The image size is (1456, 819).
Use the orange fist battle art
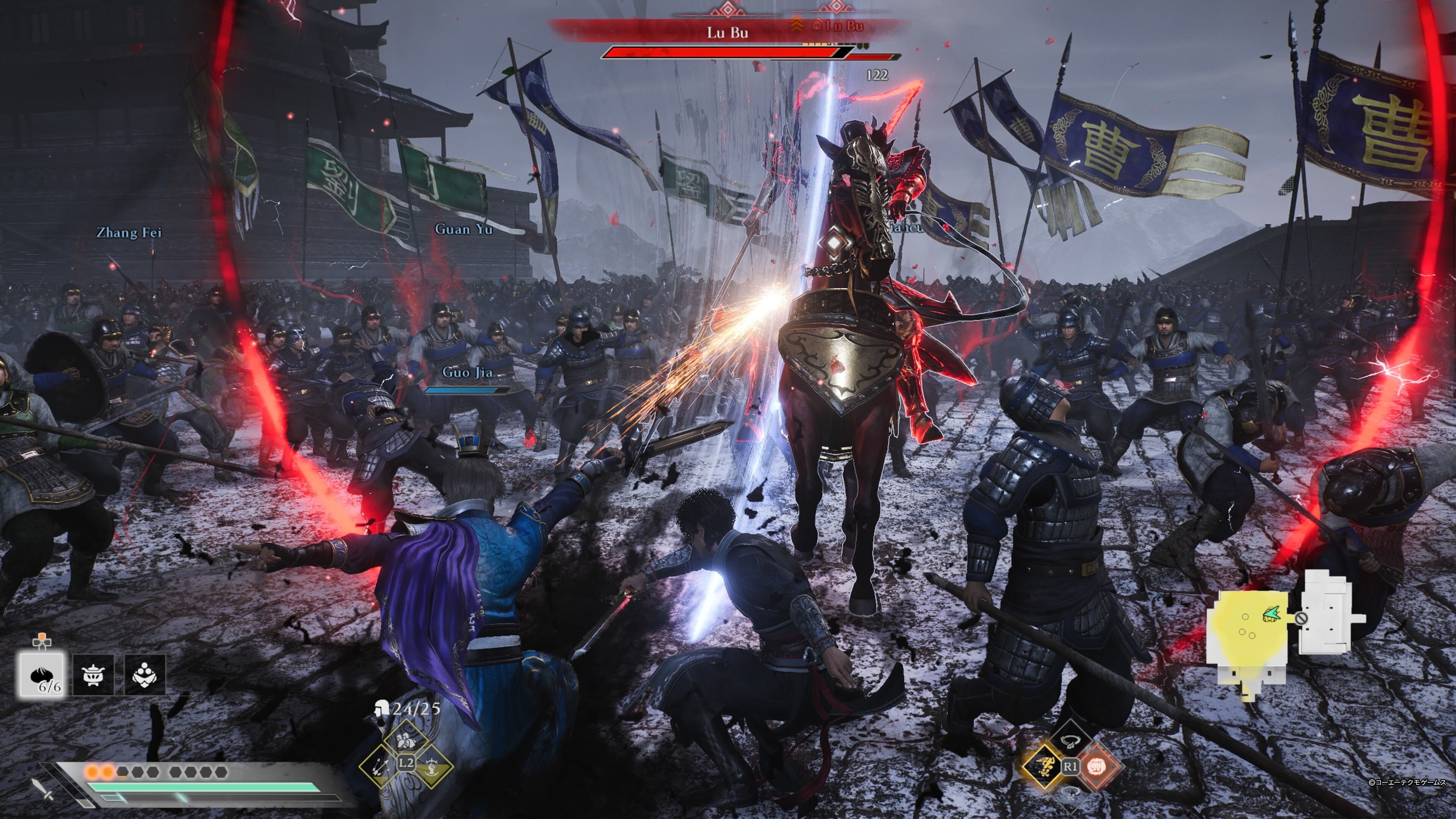click(x=1097, y=767)
